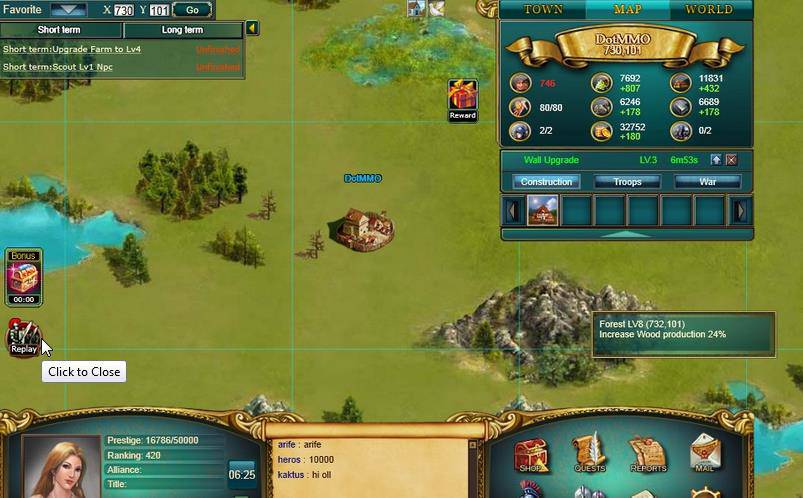Open the Bonus treasure chest
The height and width of the screenshot is (498, 803).
23,276
